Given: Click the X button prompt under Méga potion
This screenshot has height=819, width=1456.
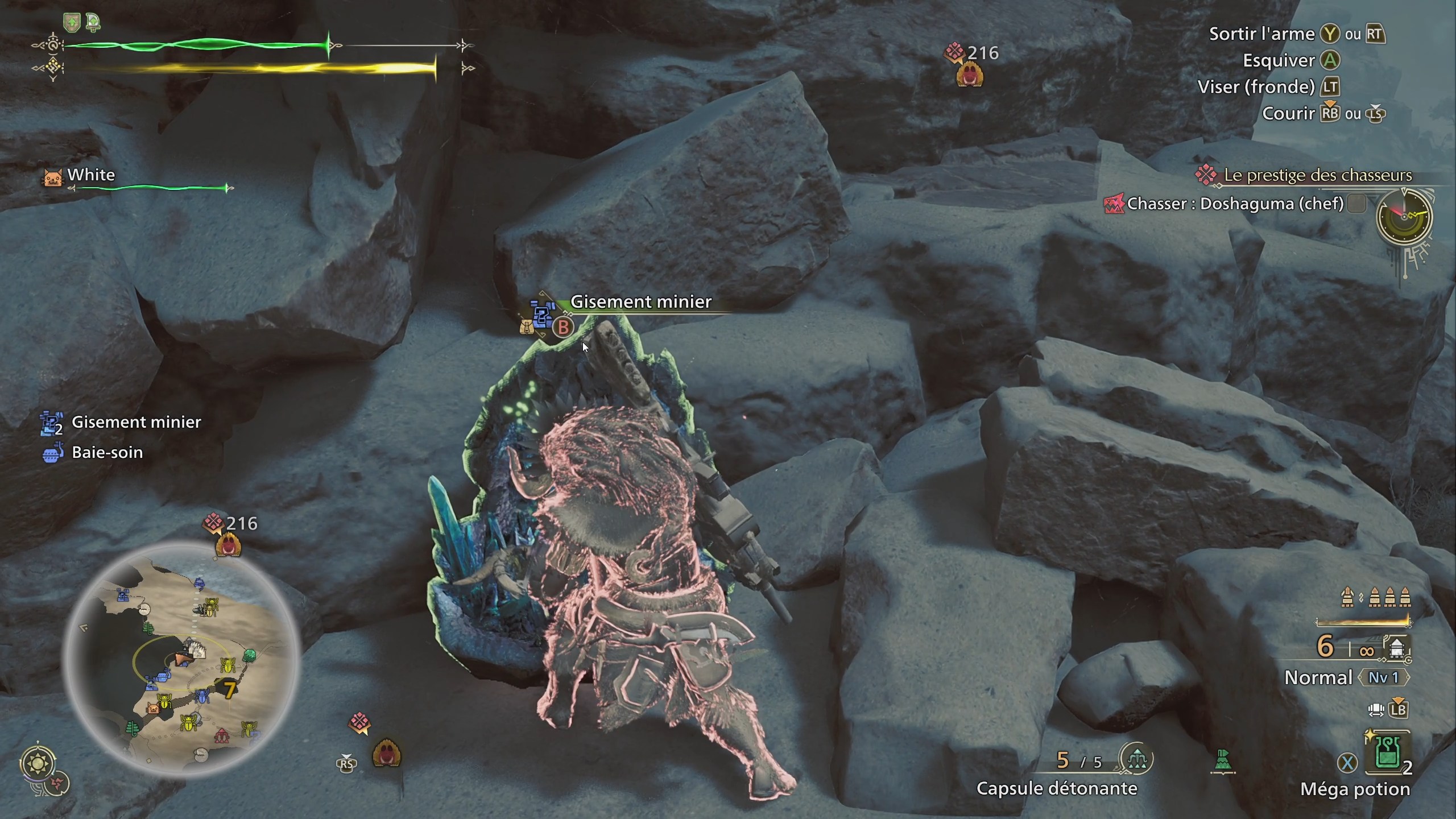Looking at the screenshot, I should tap(1347, 761).
